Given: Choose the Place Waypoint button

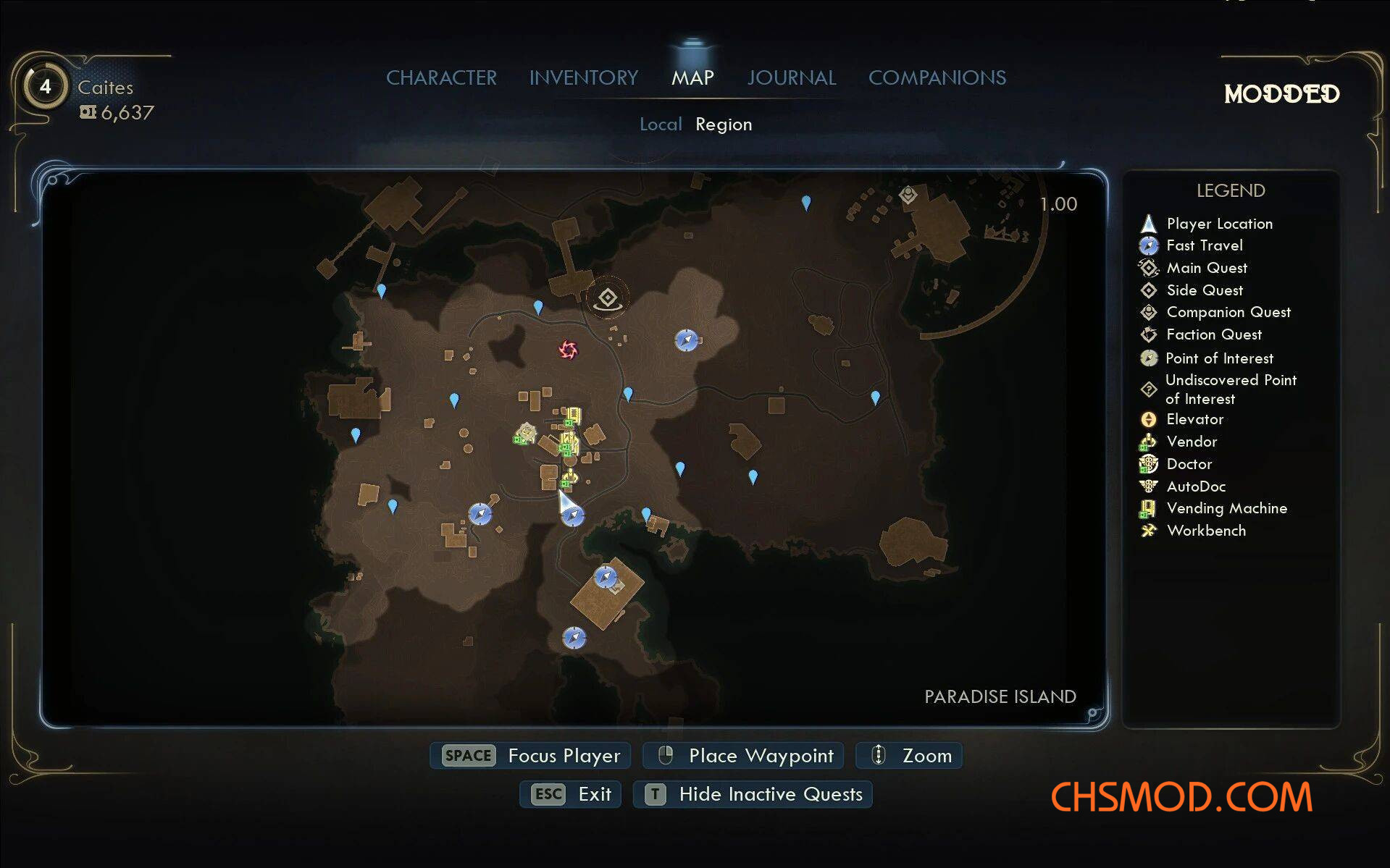Looking at the screenshot, I should point(744,756).
